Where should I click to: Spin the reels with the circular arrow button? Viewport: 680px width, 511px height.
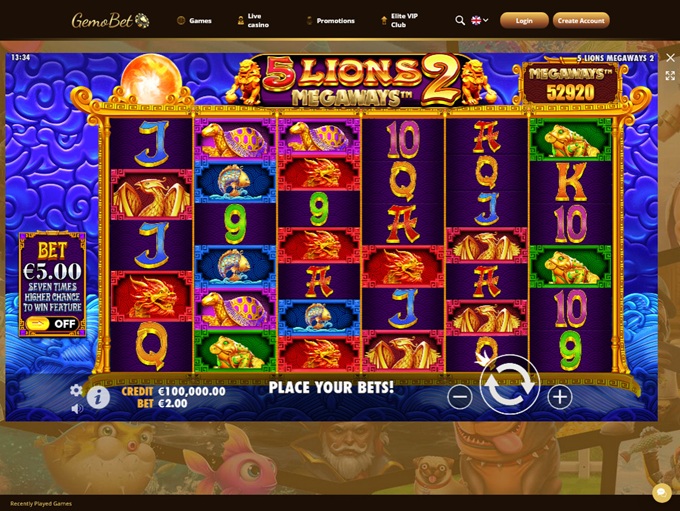coord(510,385)
